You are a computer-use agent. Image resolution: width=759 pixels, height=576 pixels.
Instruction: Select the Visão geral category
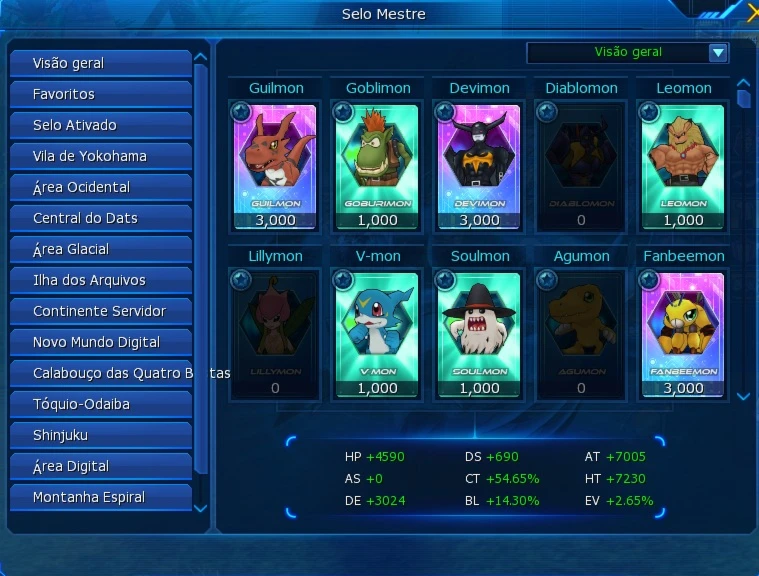point(100,63)
